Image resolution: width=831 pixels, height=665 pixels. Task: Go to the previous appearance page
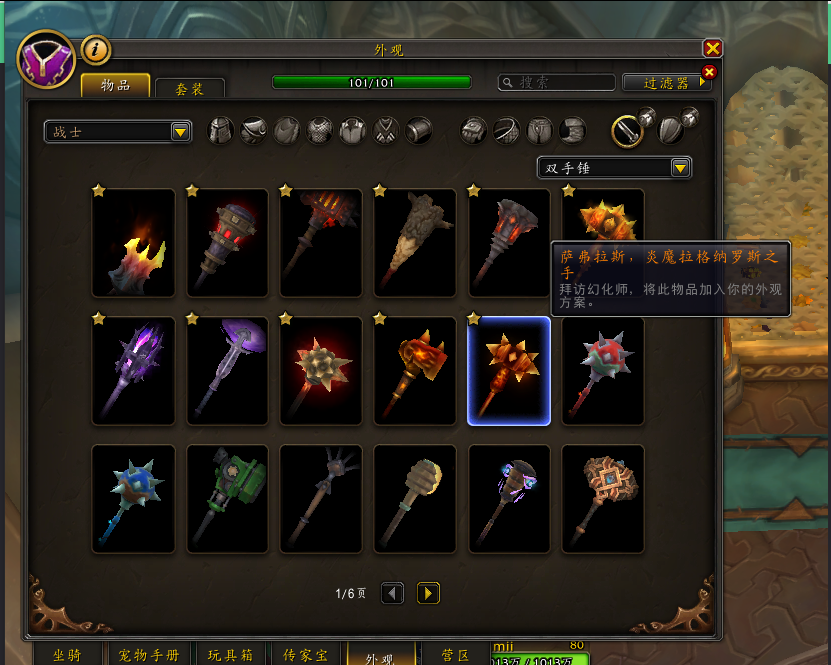pyautogui.click(x=393, y=594)
